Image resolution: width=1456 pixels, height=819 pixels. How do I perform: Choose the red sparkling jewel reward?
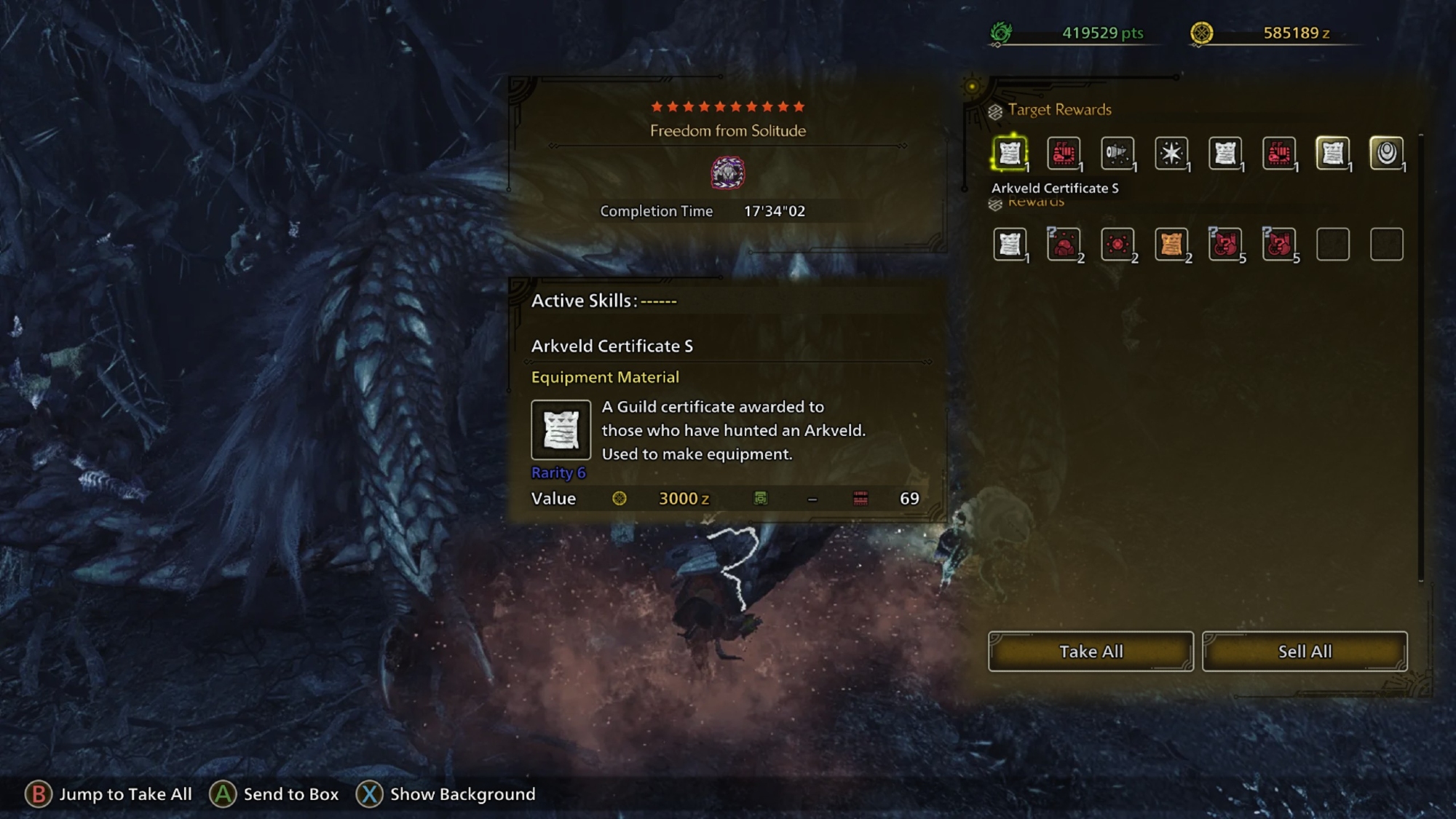click(1117, 245)
